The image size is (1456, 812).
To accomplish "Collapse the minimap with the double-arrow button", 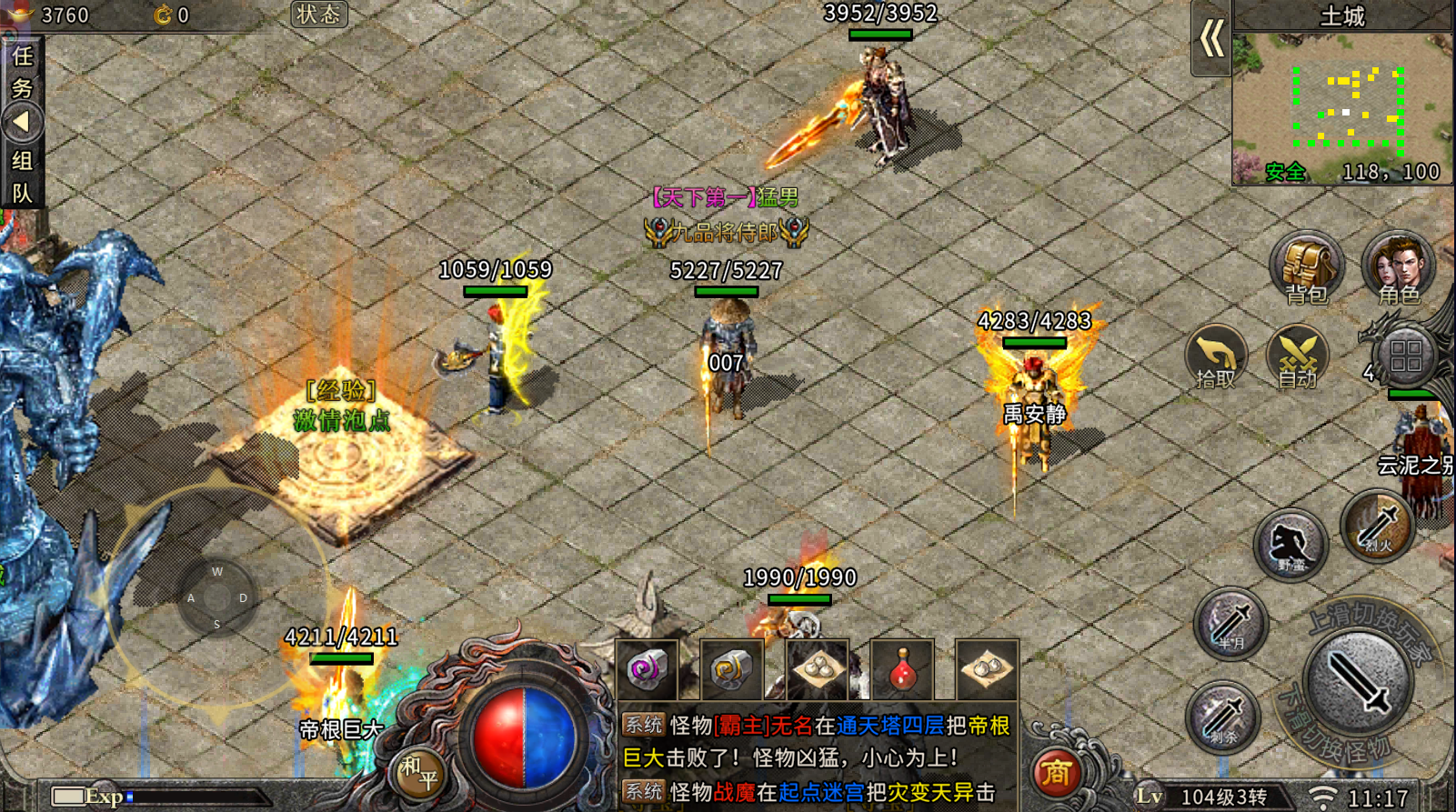I will [1210, 39].
